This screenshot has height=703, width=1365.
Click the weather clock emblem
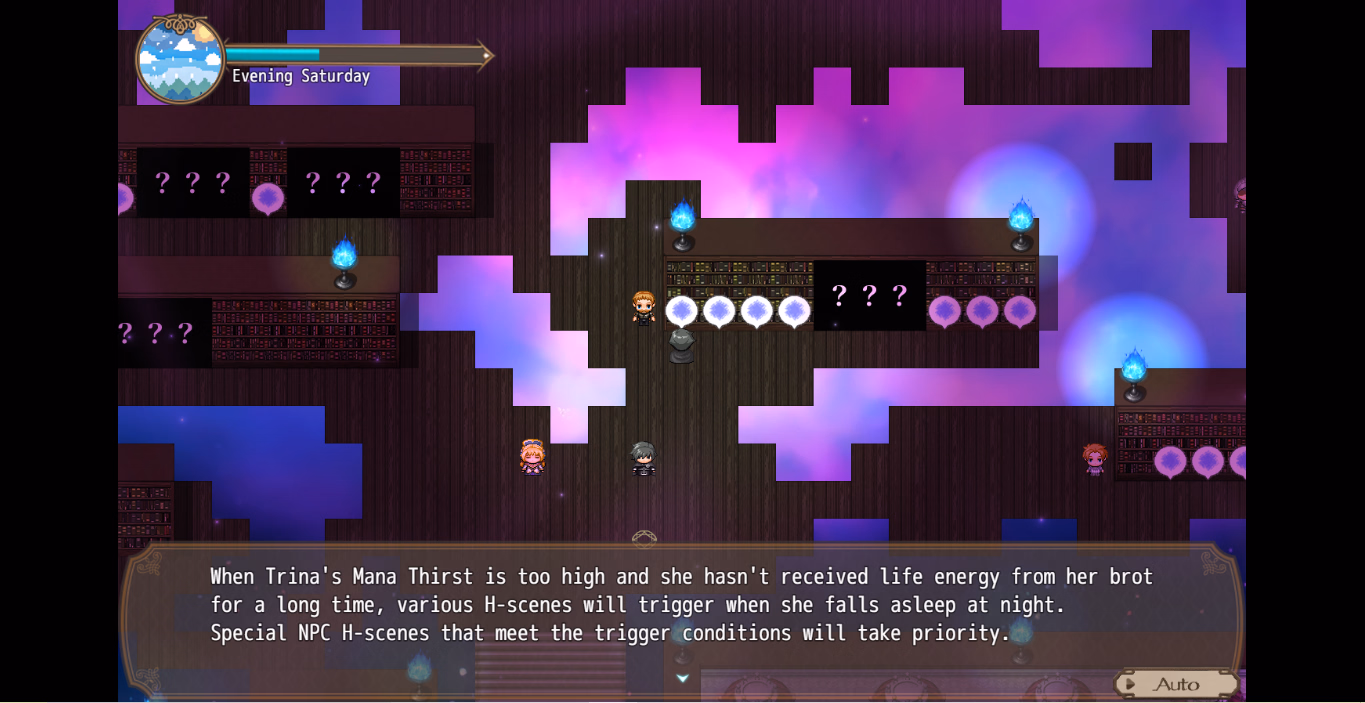point(180,60)
